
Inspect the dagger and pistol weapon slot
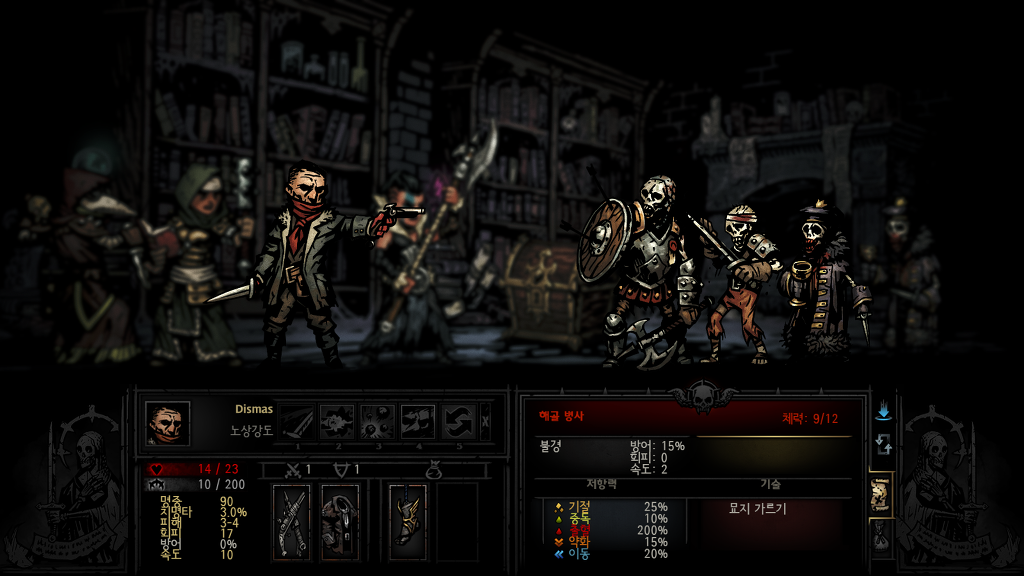pos(292,521)
